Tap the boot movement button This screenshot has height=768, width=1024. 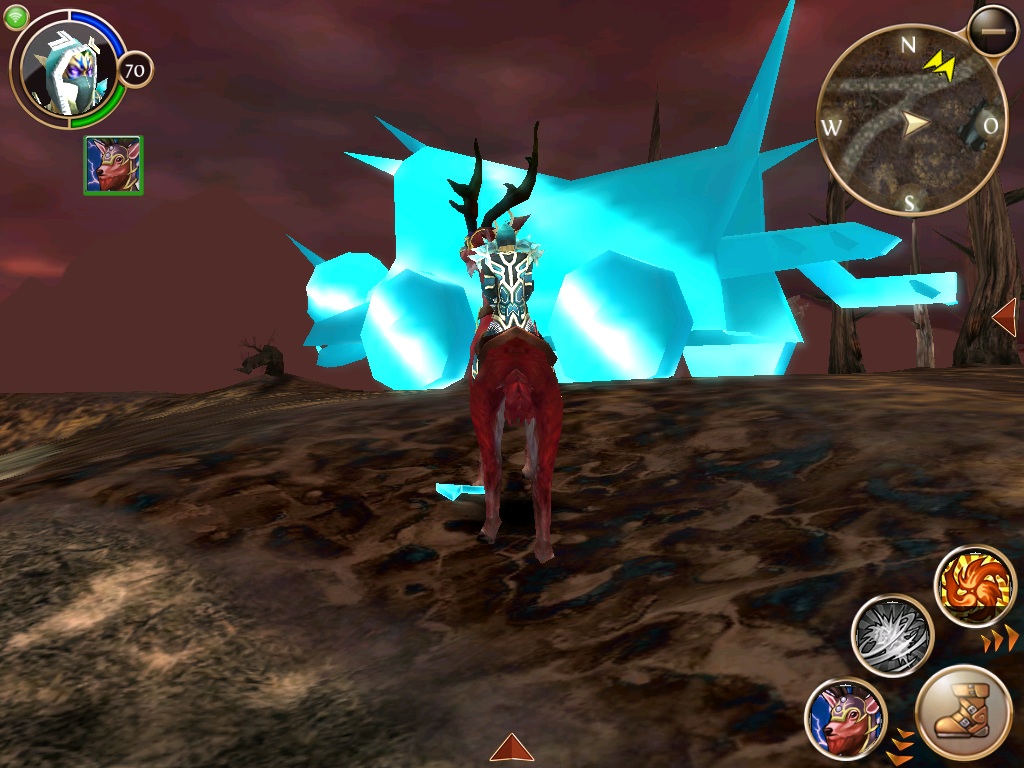pos(963,714)
